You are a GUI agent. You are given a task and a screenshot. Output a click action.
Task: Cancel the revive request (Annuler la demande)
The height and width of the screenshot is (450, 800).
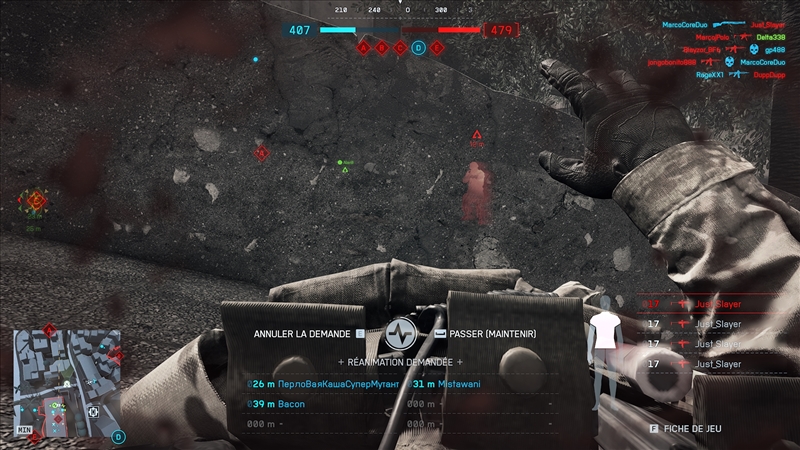click(x=301, y=333)
